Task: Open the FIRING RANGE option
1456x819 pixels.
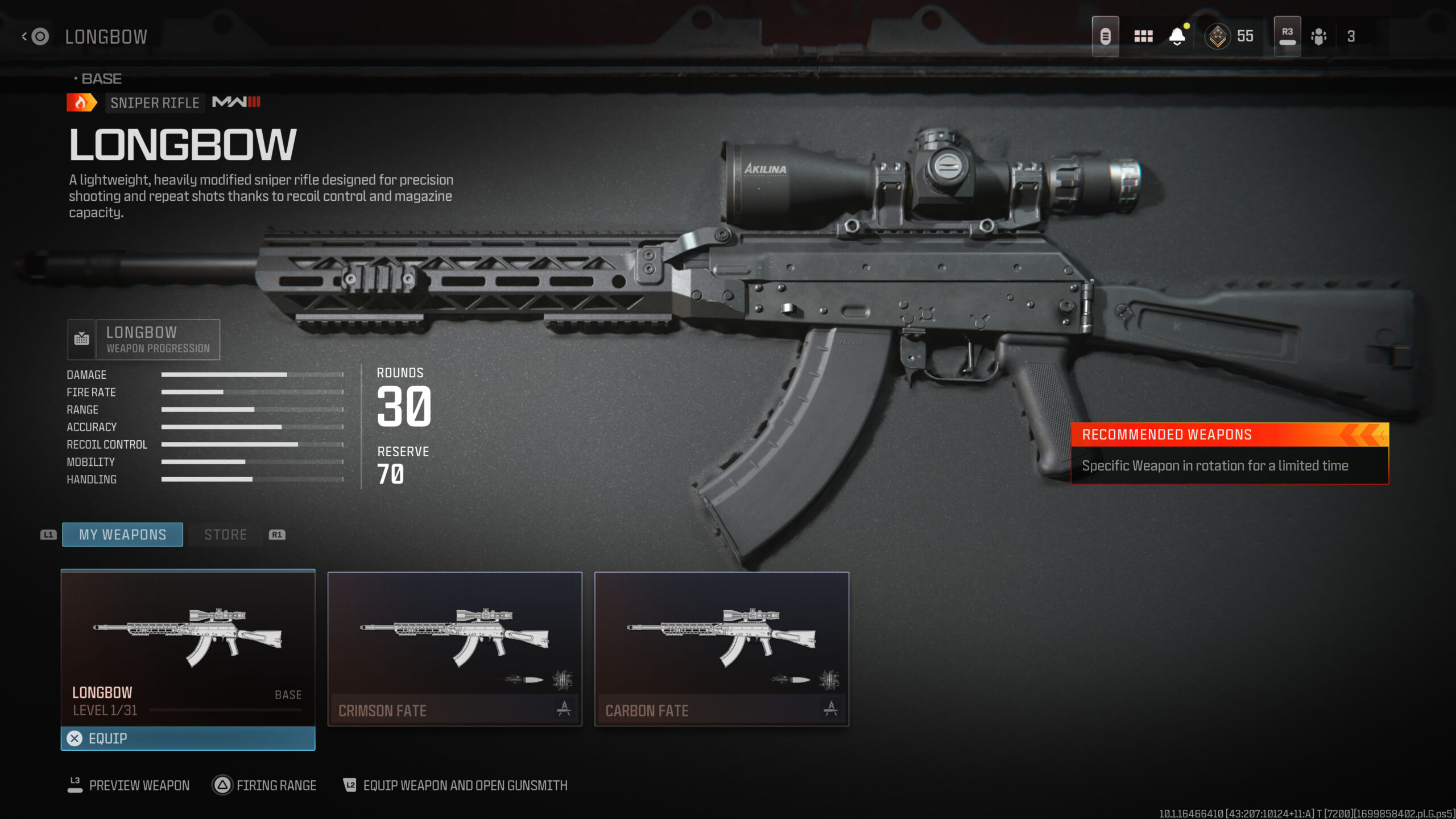Action: [x=263, y=785]
